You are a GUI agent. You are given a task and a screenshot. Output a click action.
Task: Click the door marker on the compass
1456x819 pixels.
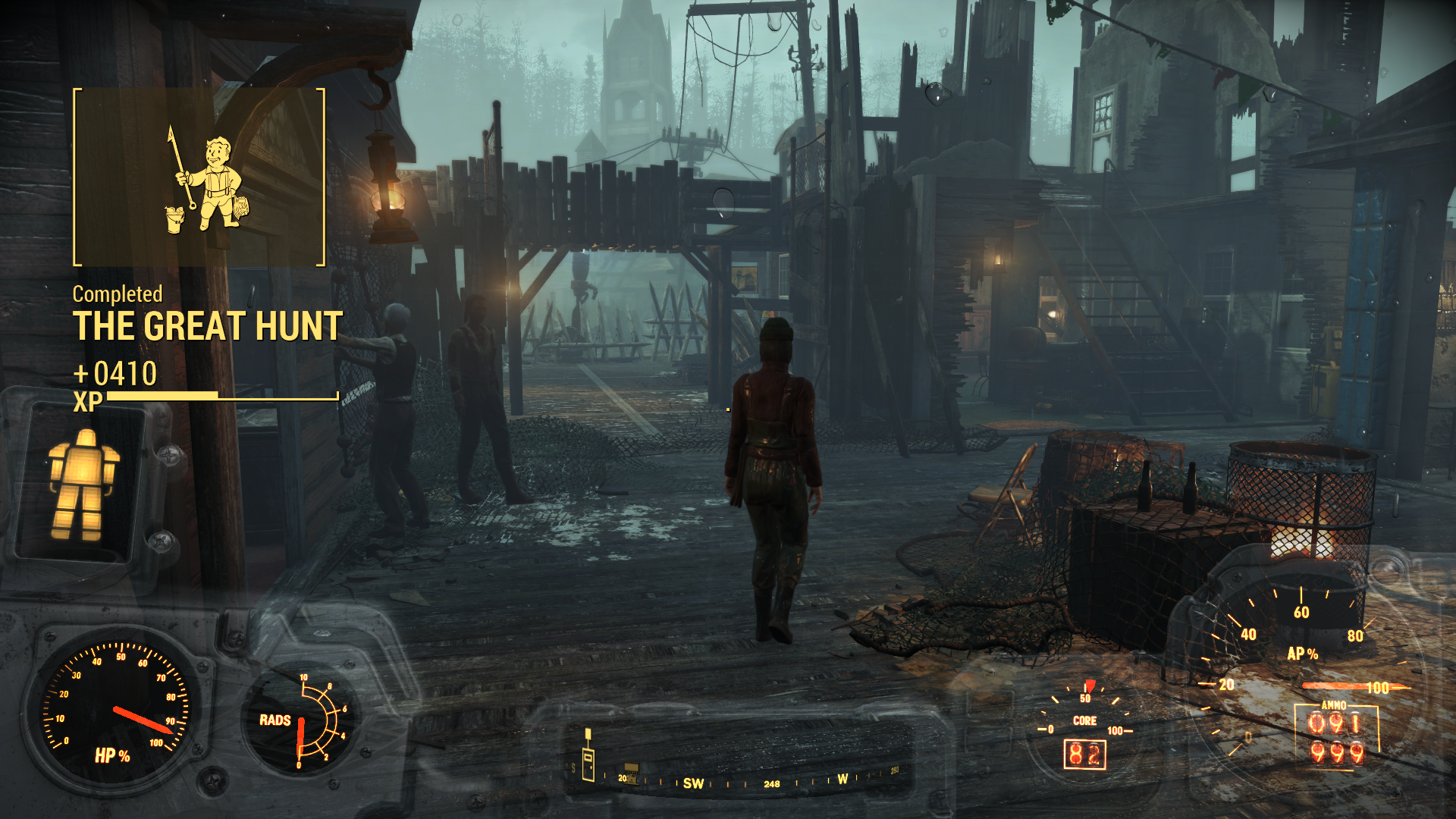point(588,761)
